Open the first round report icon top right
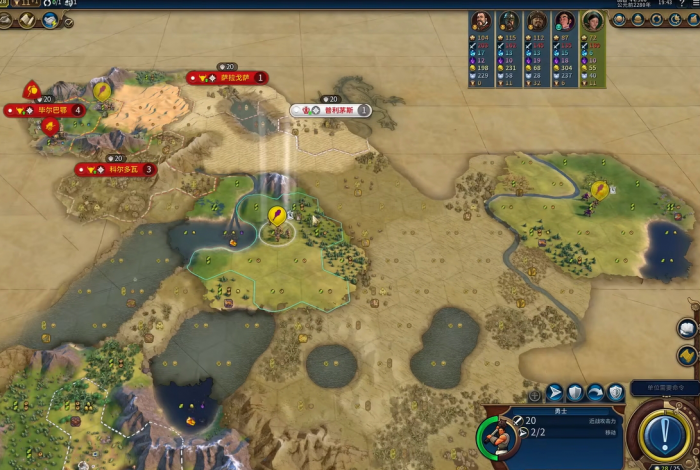 pos(620,20)
